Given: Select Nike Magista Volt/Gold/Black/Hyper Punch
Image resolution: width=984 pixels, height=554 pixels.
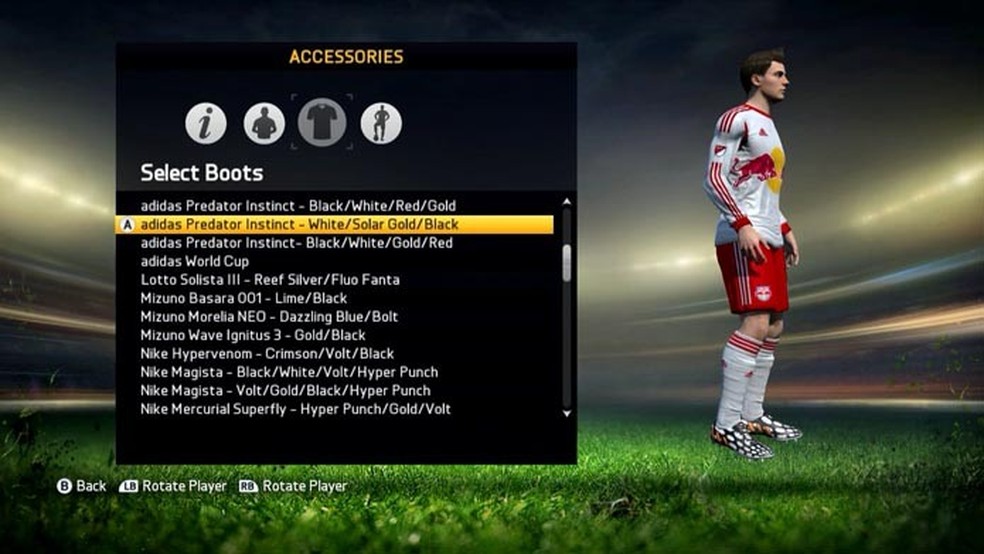Looking at the screenshot, I should click(x=285, y=390).
